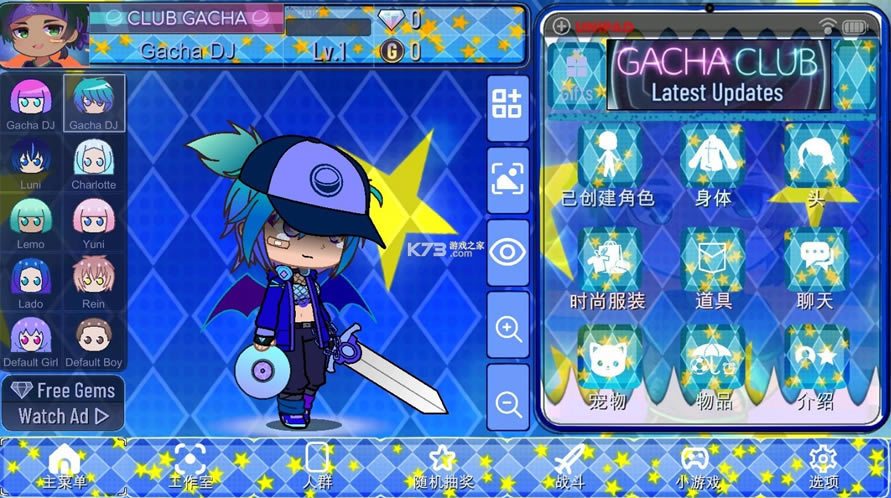The width and height of the screenshot is (891, 498).
Task: Toggle the eye visibility button
Action: (x=508, y=251)
